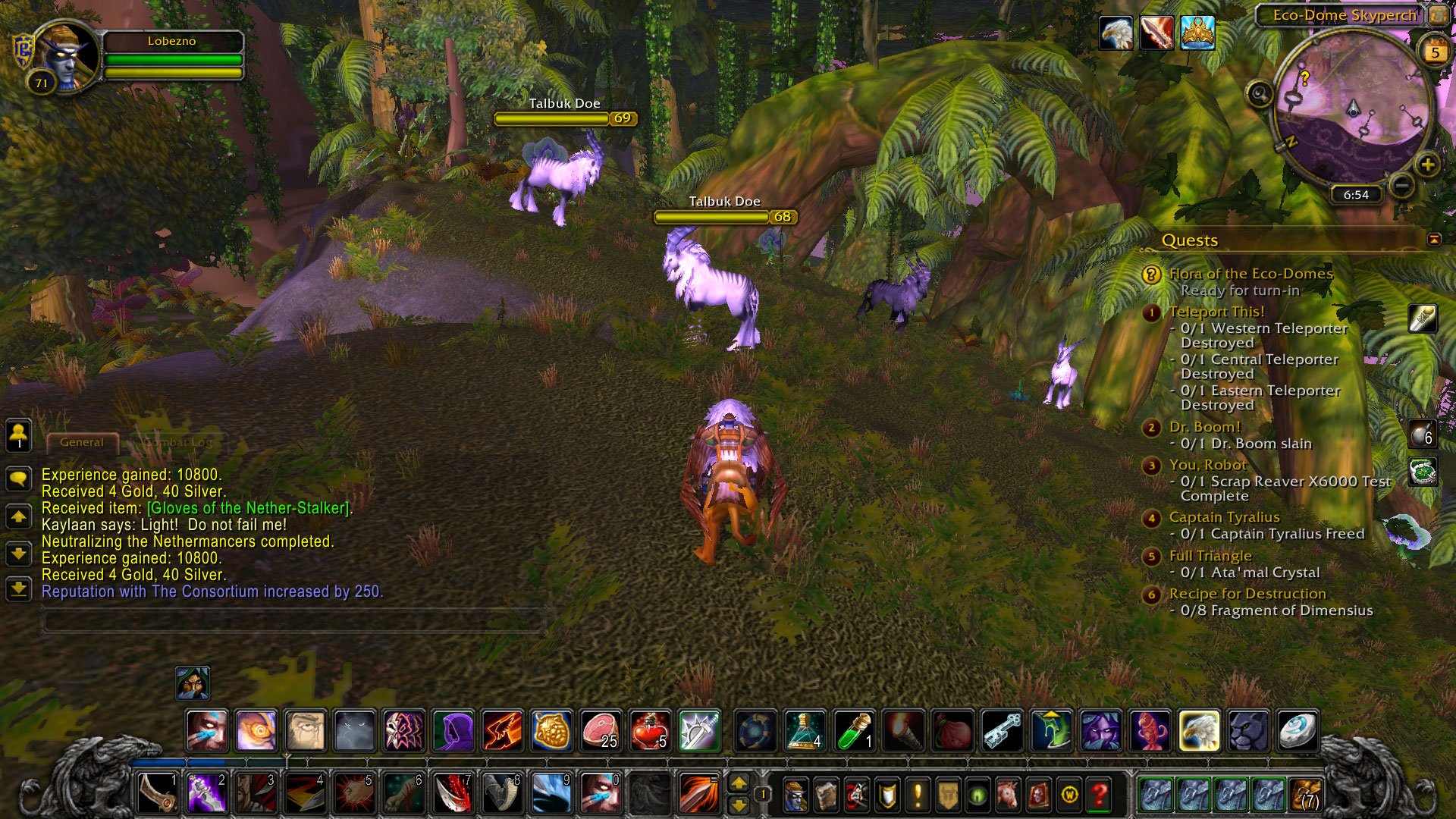The width and height of the screenshot is (1456, 819).
Task: Open the Teleport This! quest entry
Action: coord(1216,312)
